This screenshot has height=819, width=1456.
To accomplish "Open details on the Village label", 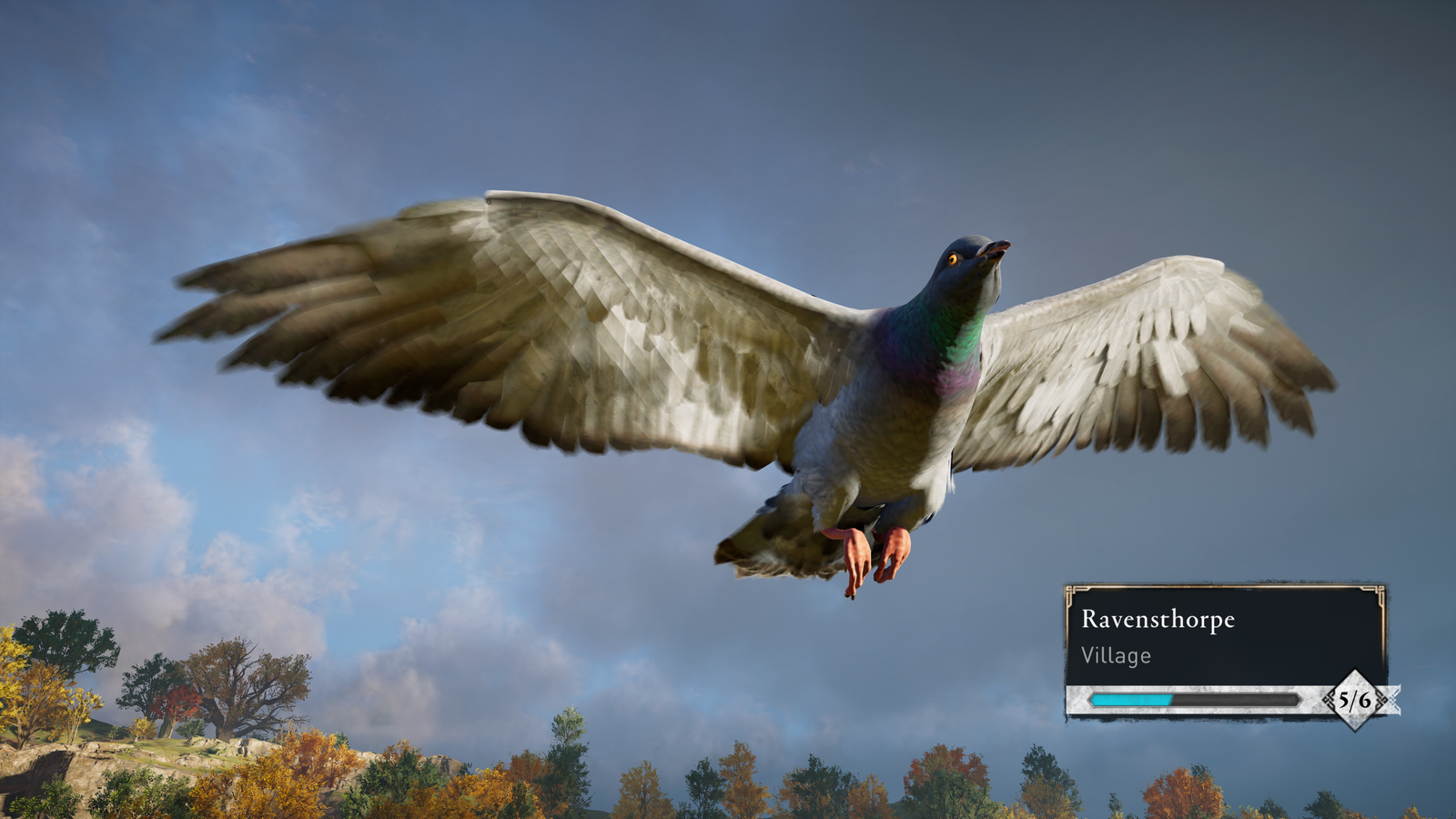I will pyautogui.click(x=1117, y=654).
